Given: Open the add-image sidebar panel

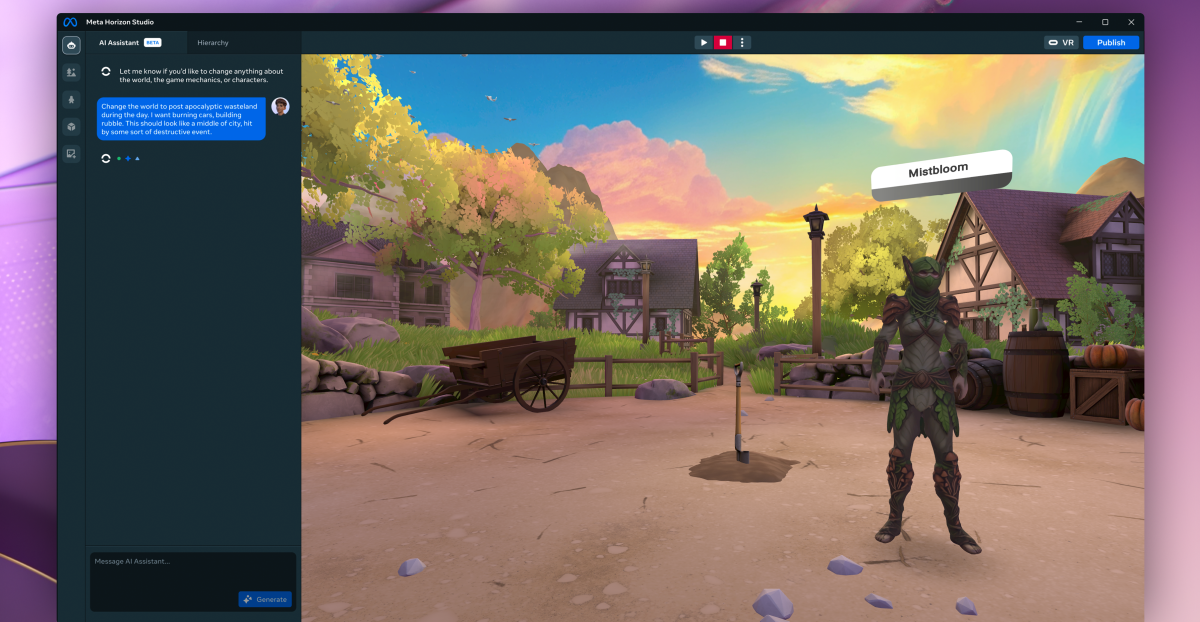Looking at the screenshot, I should (71, 153).
